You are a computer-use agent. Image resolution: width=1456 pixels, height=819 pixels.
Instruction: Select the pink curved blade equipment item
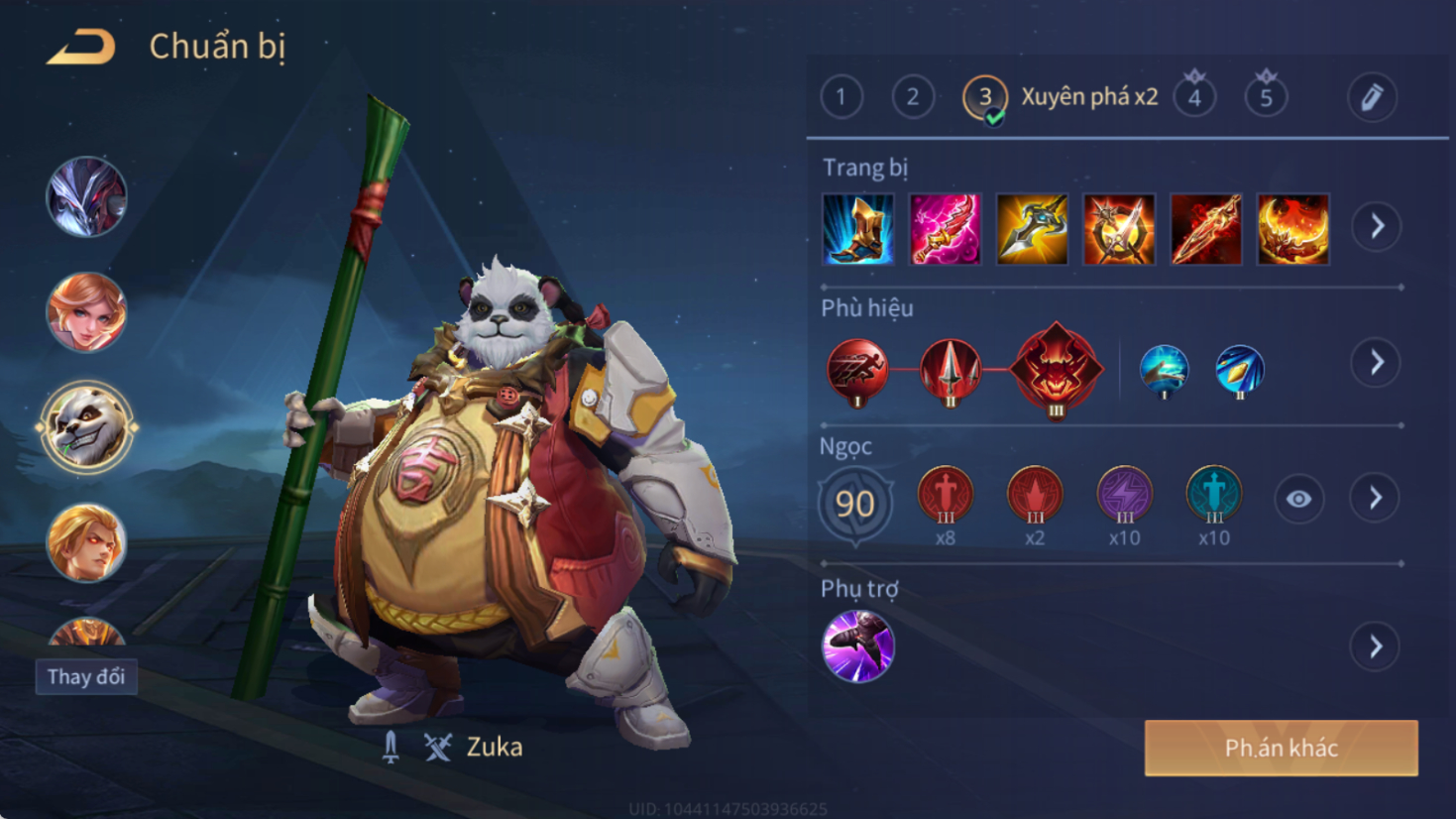point(946,229)
